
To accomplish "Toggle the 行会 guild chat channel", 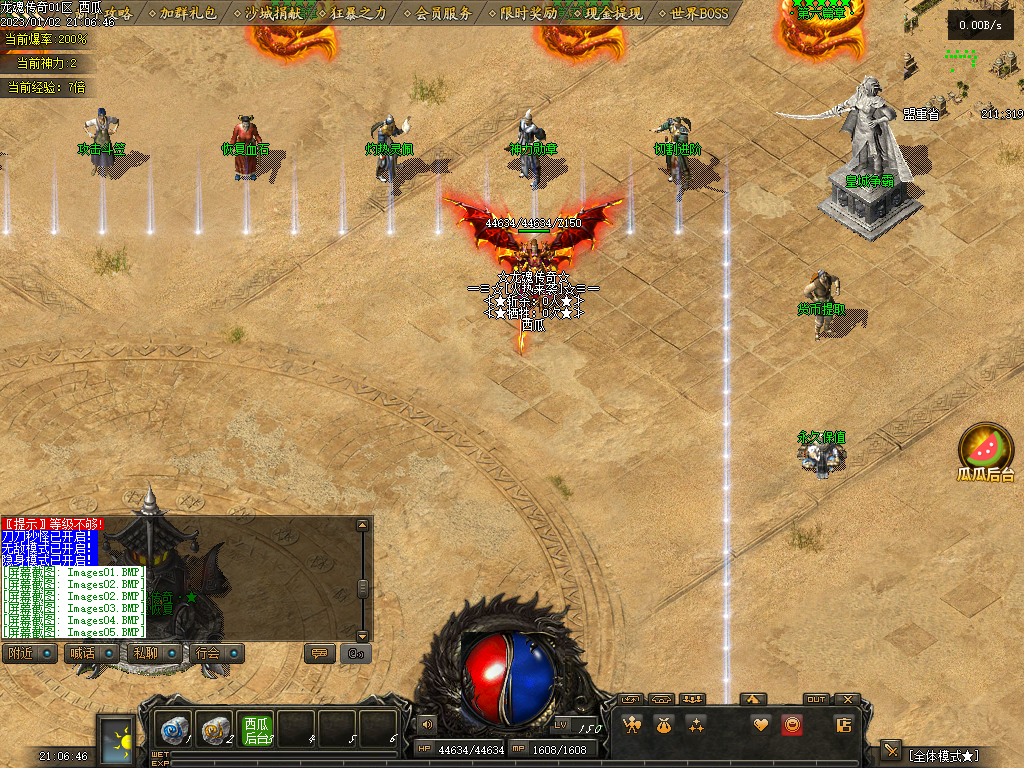I will (216, 653).
